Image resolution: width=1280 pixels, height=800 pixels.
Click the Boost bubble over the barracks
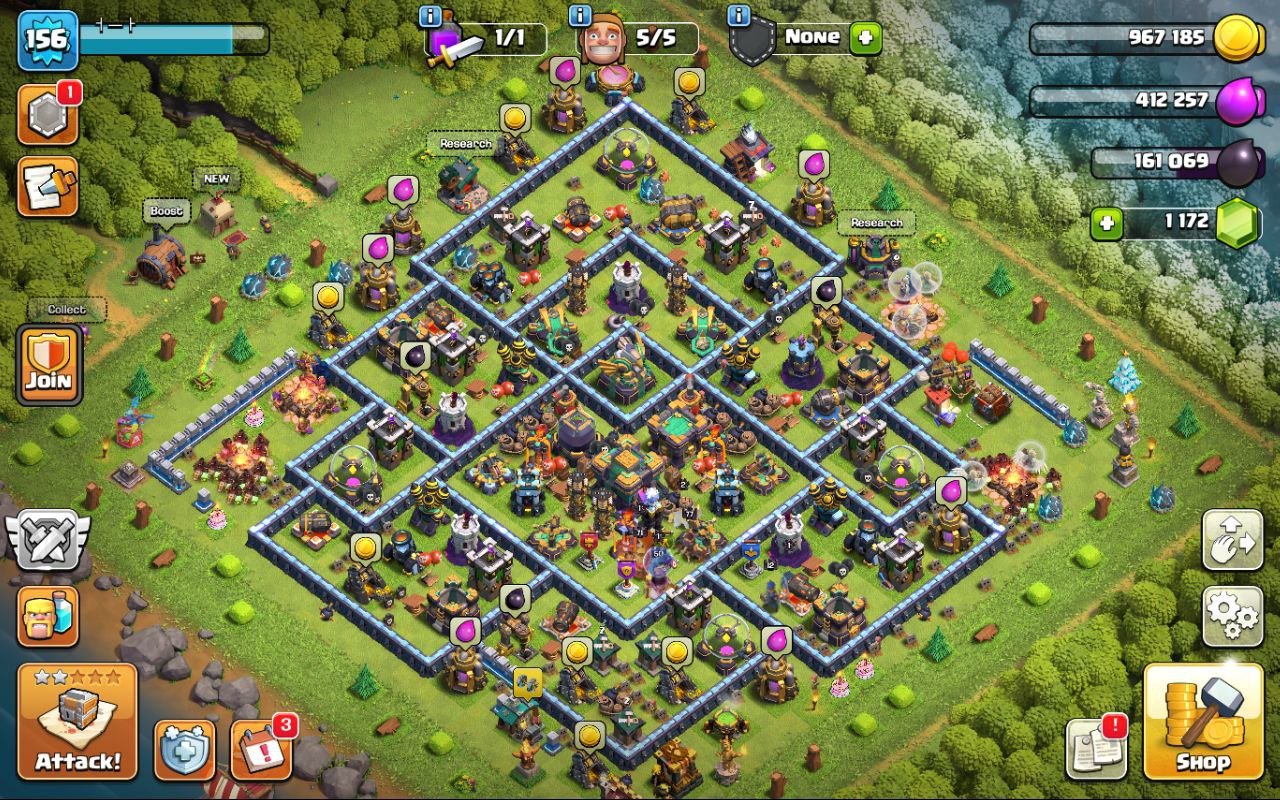[165, 212]
